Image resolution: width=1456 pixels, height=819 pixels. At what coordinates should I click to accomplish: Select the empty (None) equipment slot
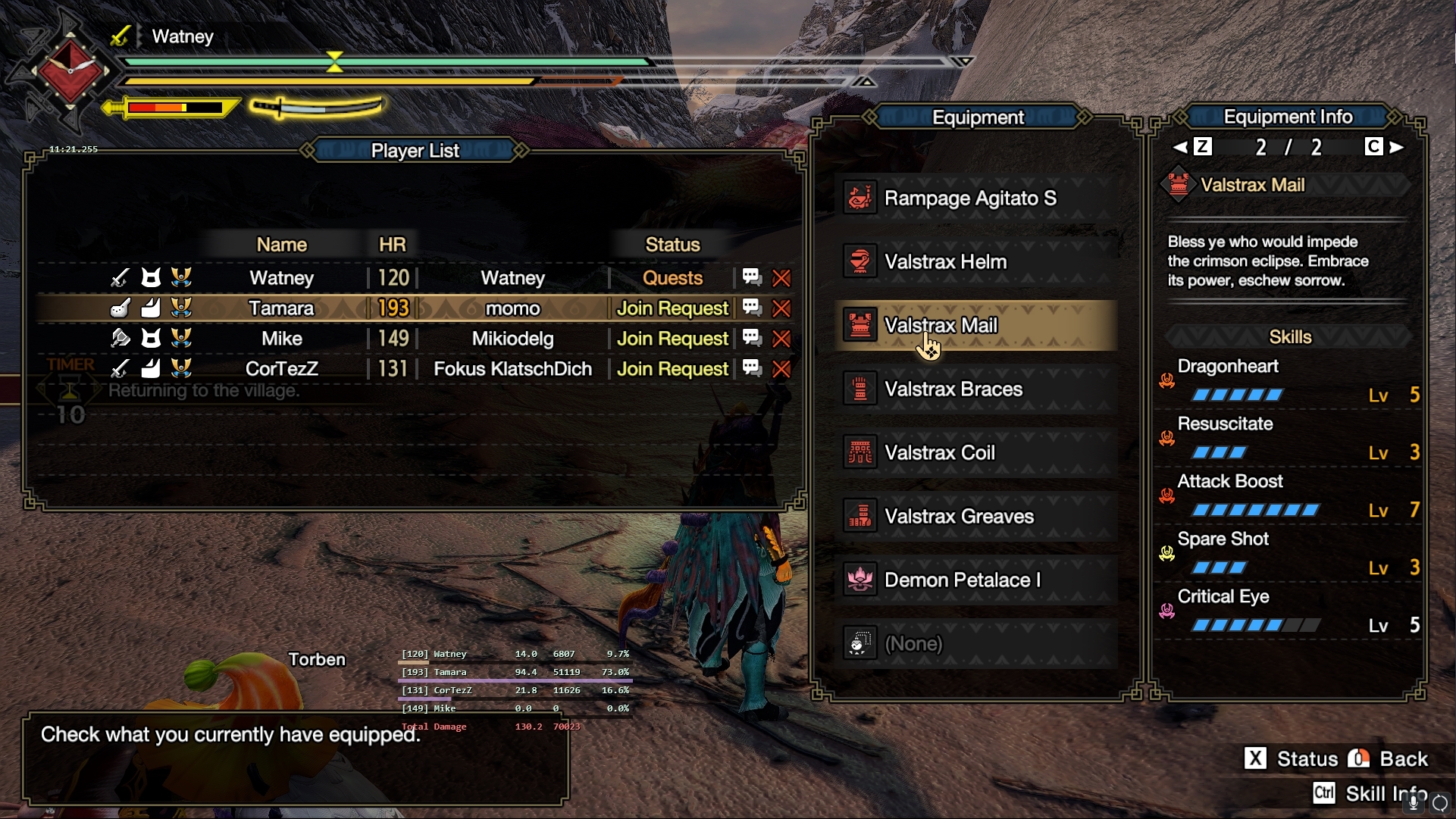coord(976,644)
